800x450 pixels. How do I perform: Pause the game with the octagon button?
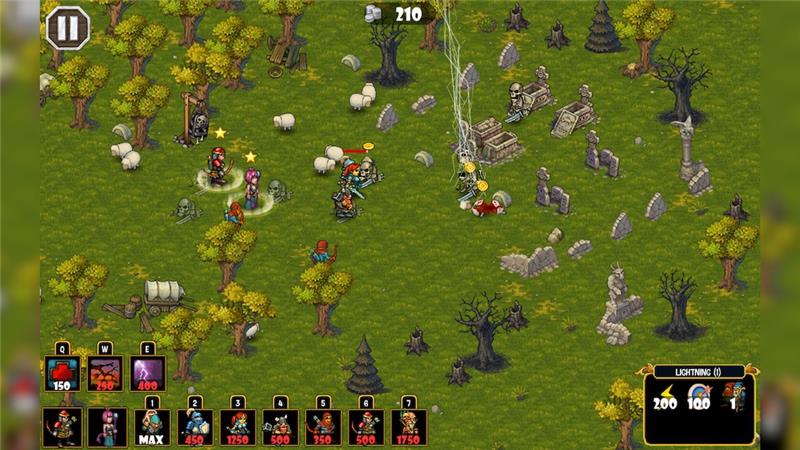pyautogui.click(x=68, y=27)
